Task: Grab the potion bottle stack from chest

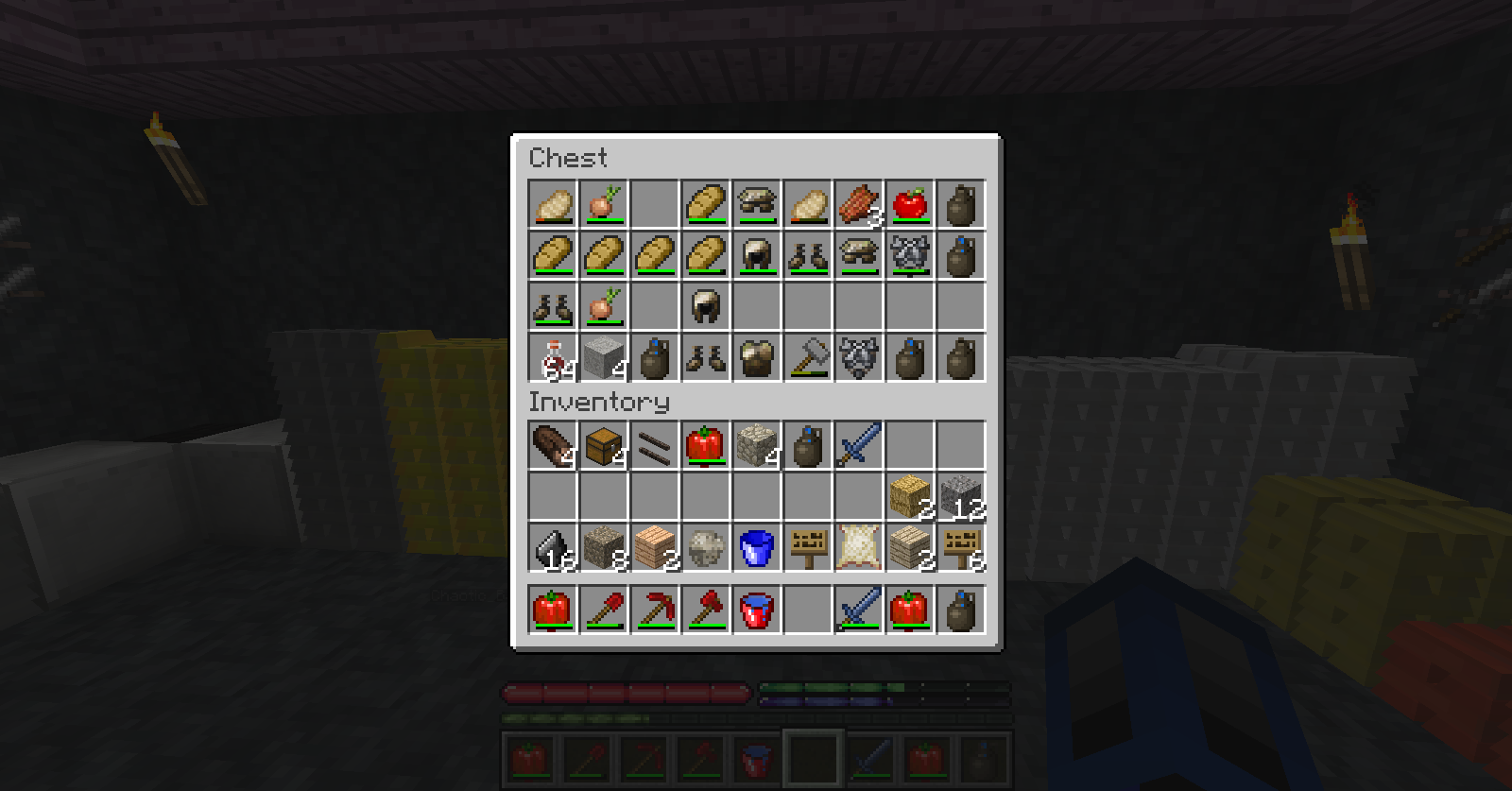Action: click(x=553, y=357)
